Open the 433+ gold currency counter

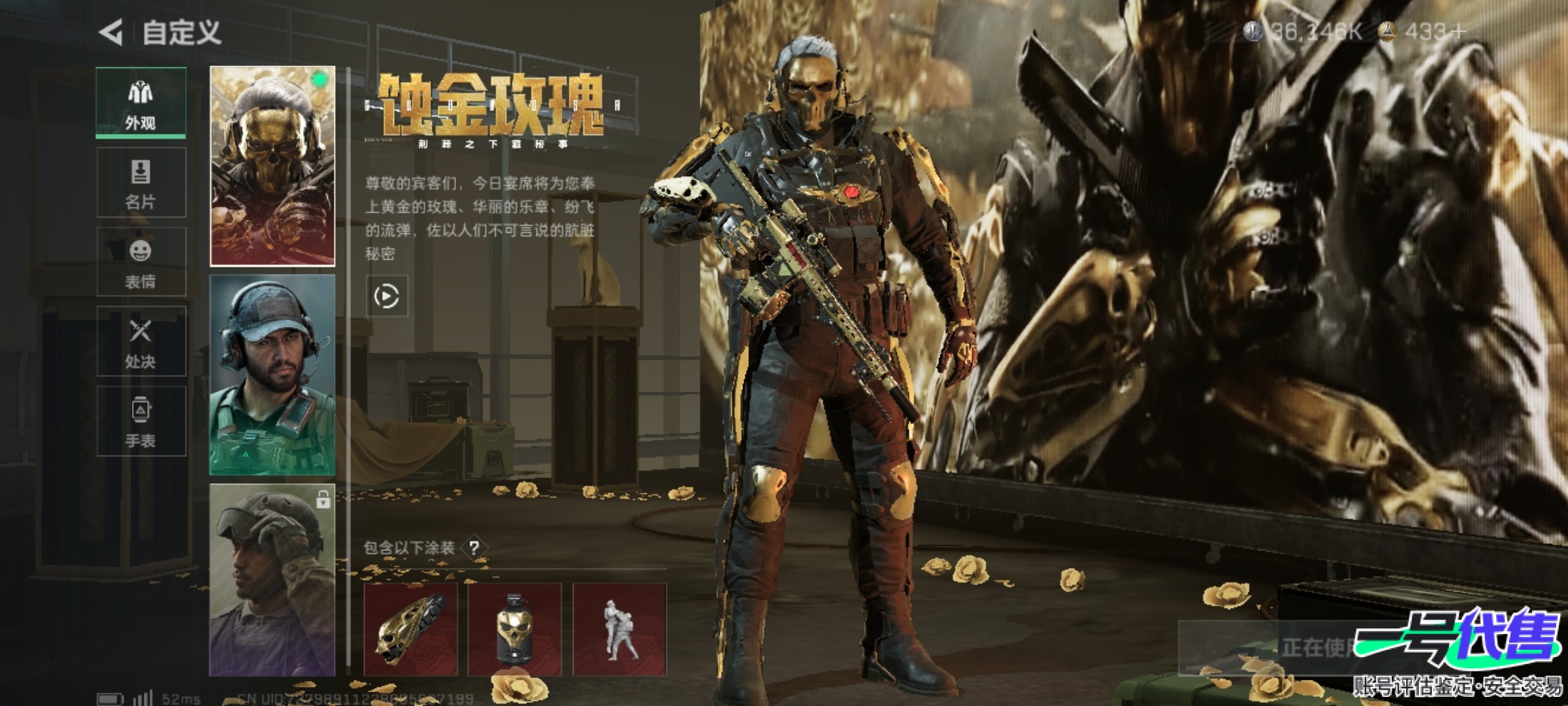click(1424, 31)
